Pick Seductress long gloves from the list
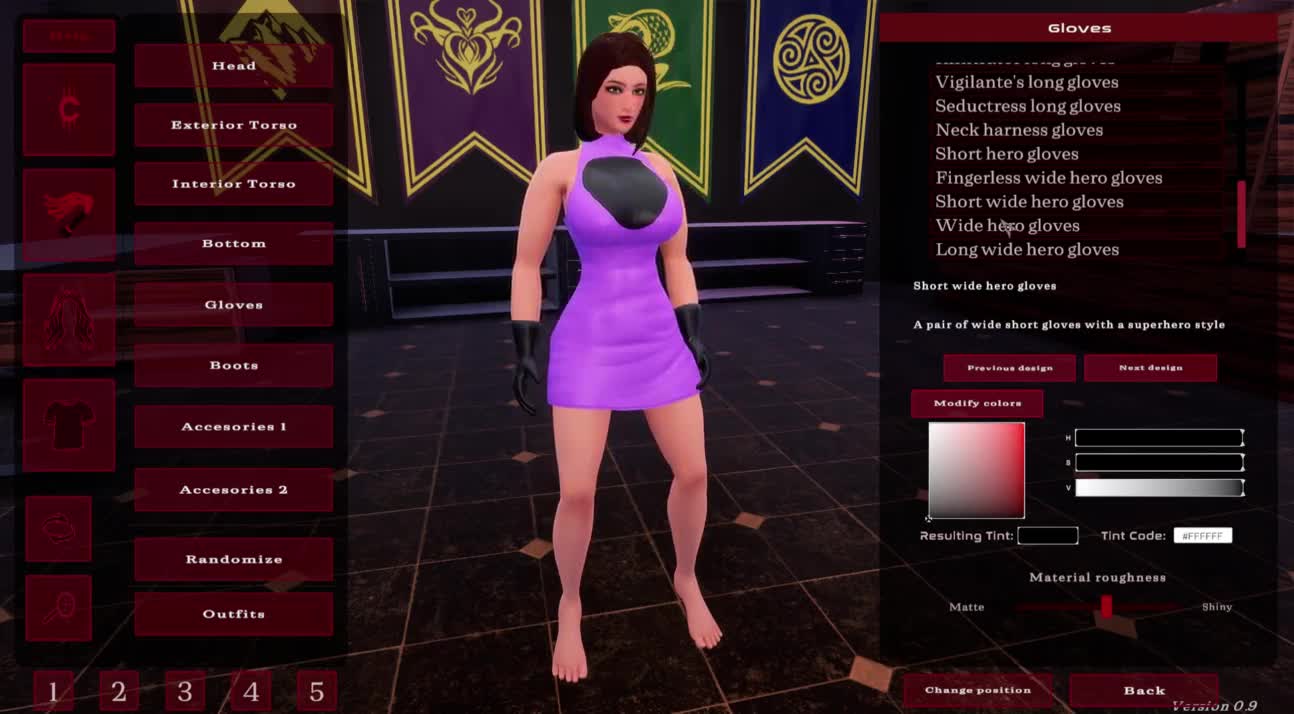The height and width of the screenshot is (714, 1294). pos(1027,106)
